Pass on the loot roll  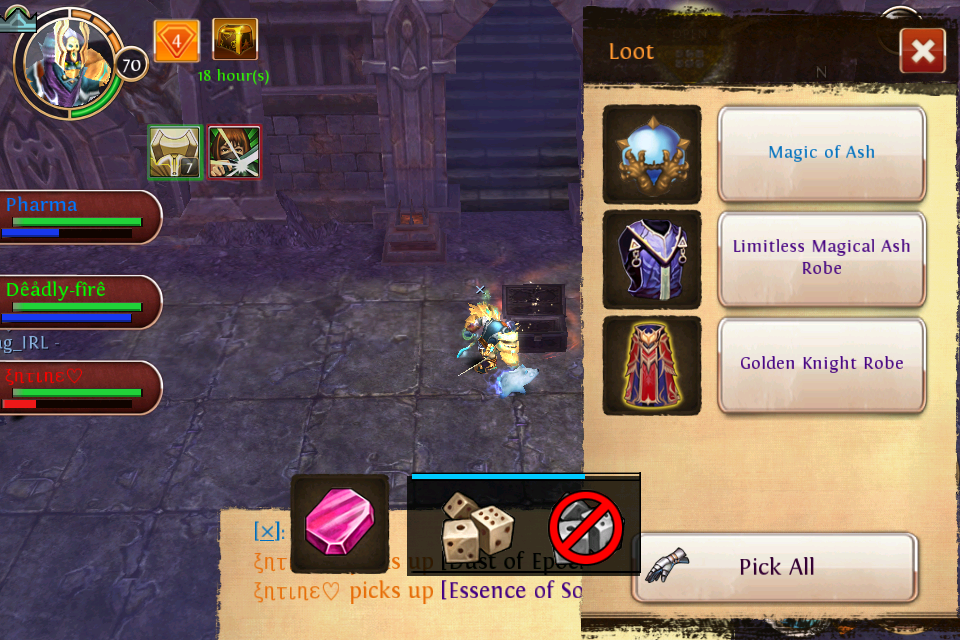586,526
